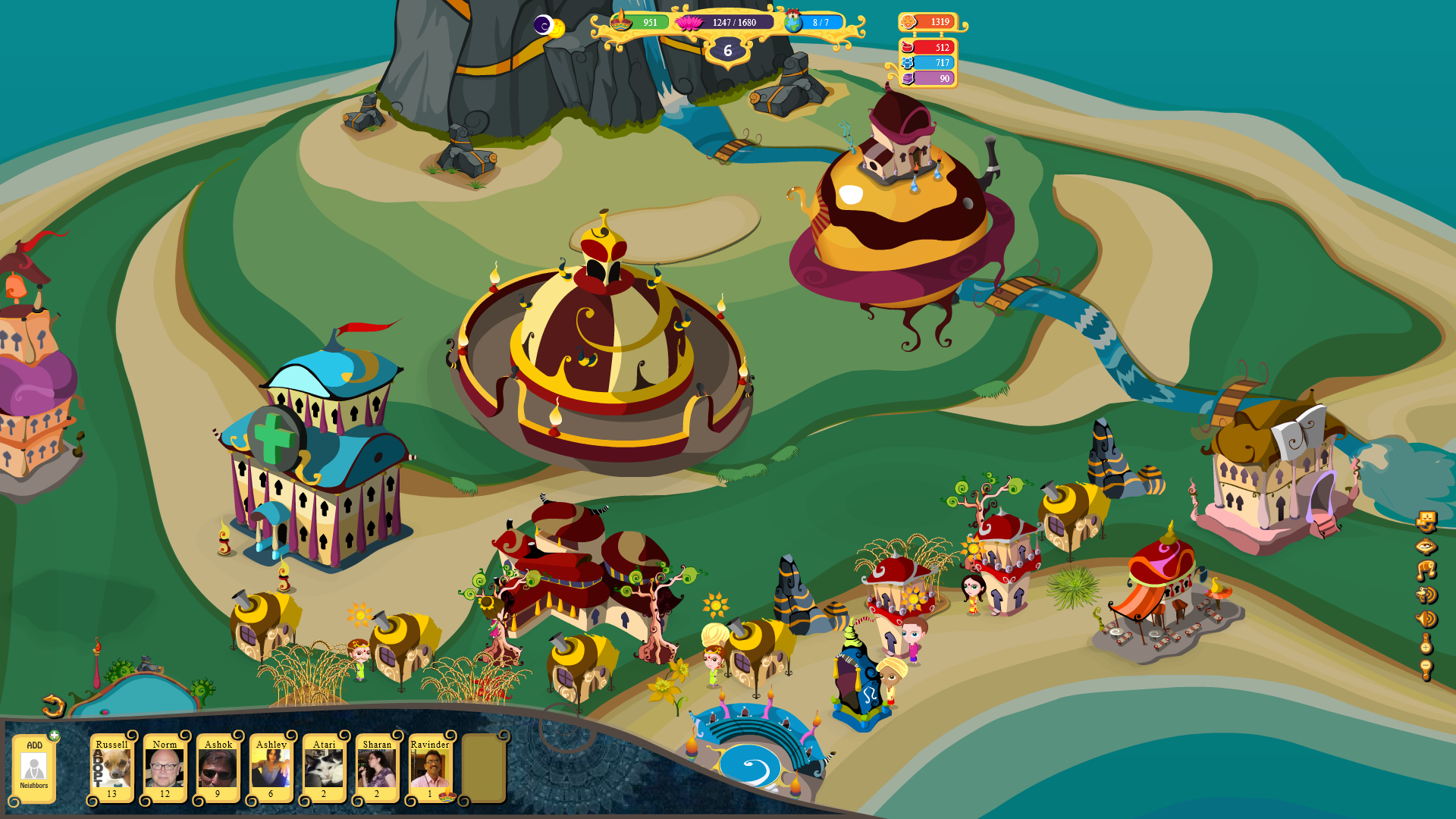The height and width of the screenshot is (819, 1456).
Task: Click the orange curved undo arrow
Action: 53,706
